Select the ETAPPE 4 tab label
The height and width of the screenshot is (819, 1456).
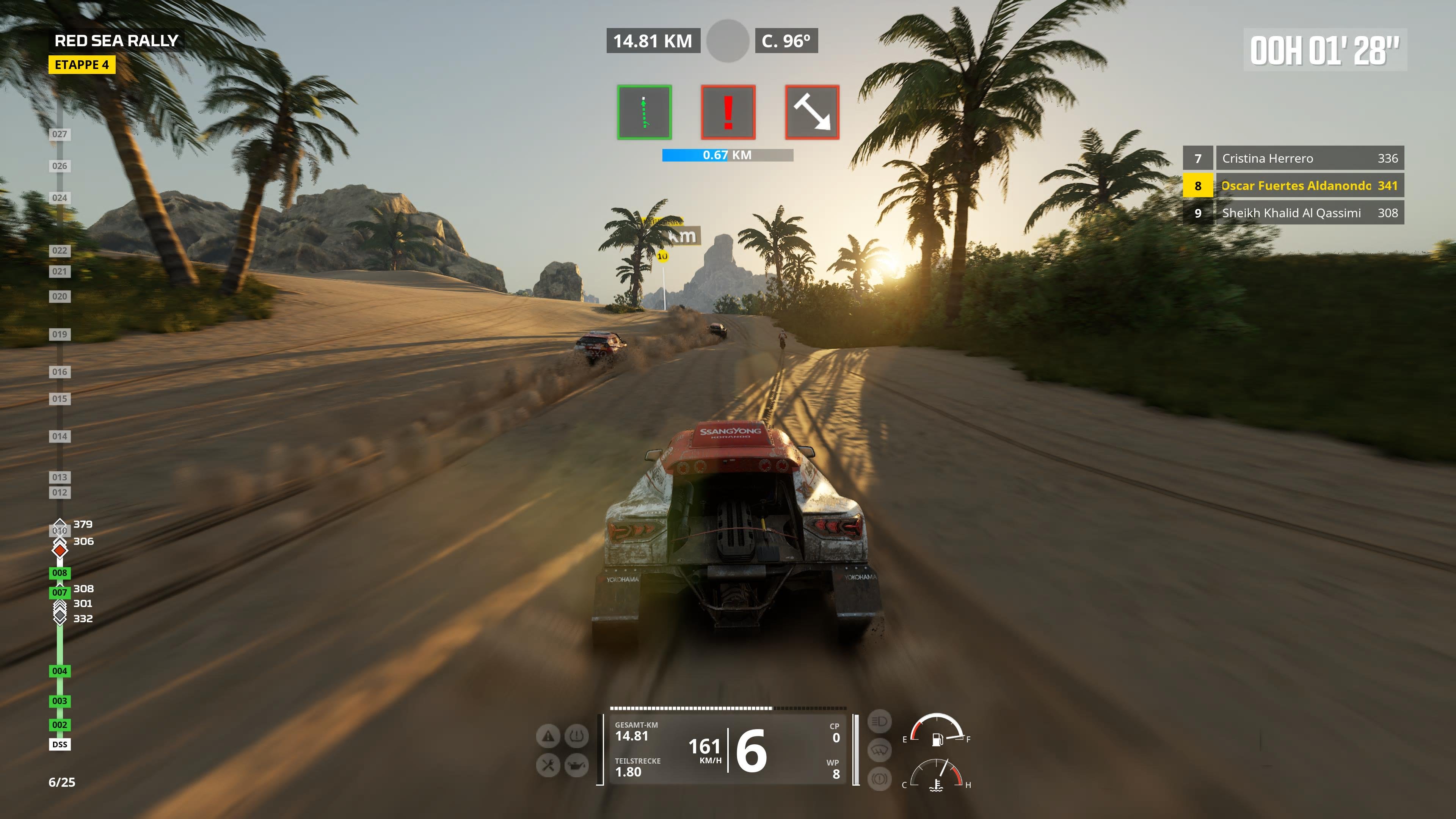click(82, 65)
